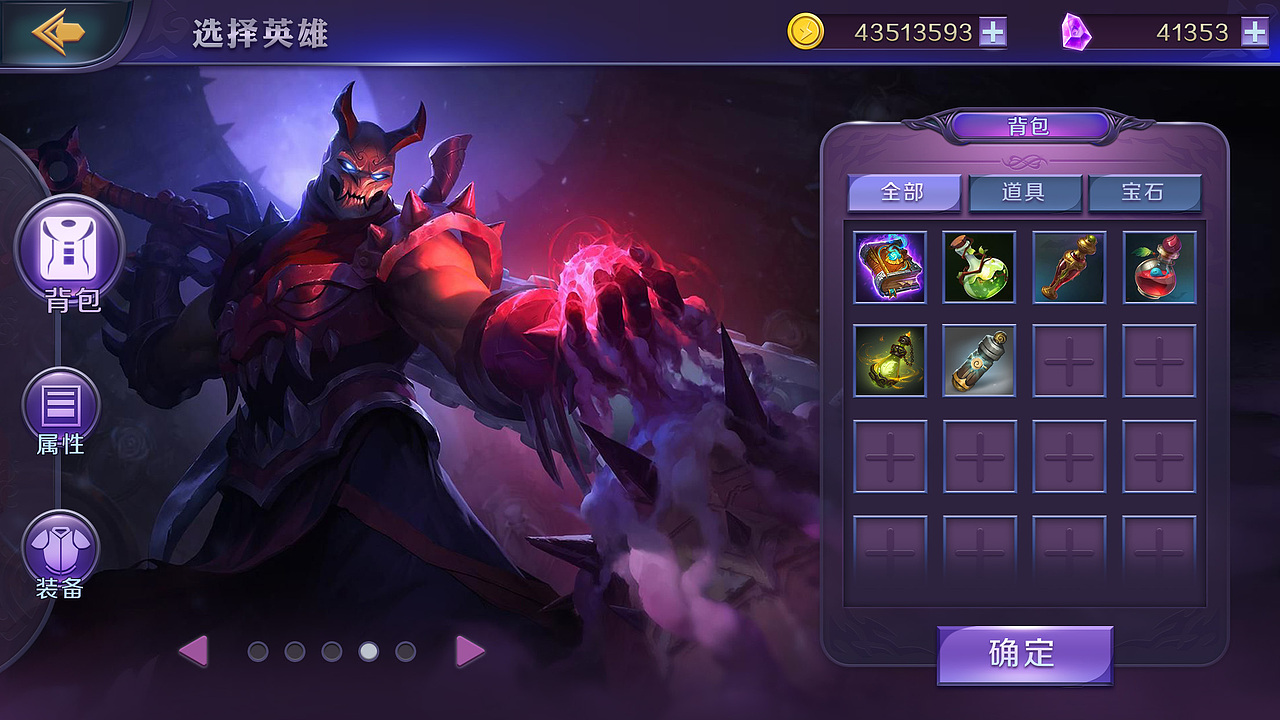Switch to the 宝石 gems tab
The image size is (1280, 720).
1144,193
